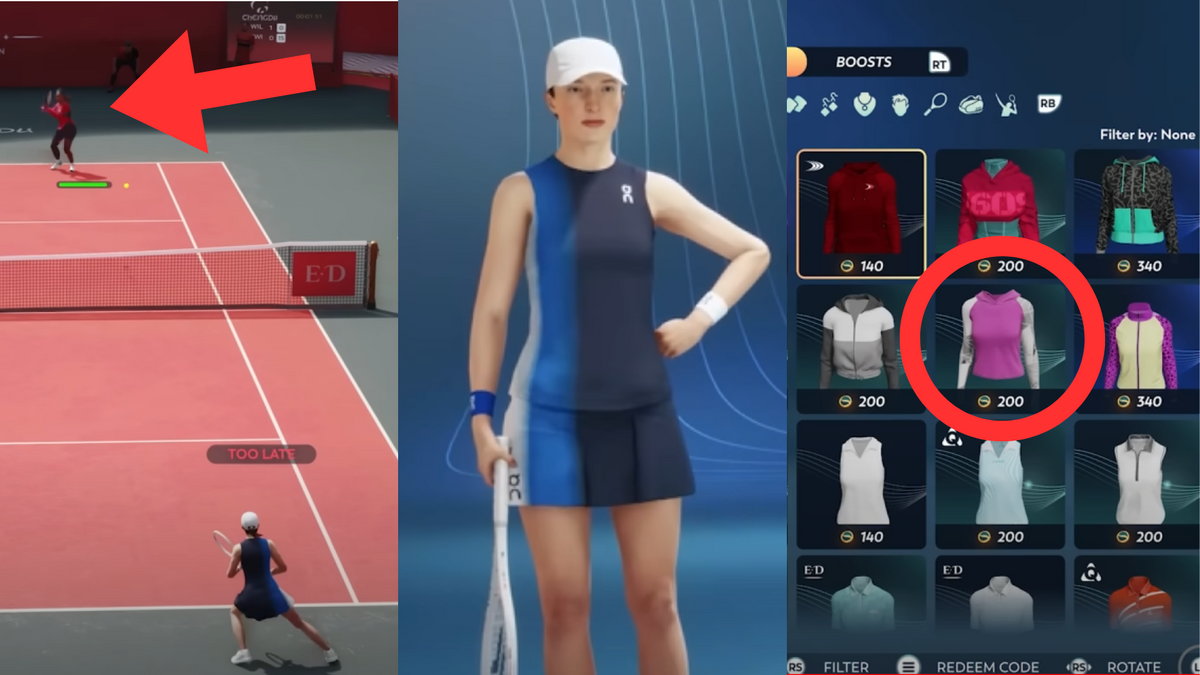
Task: Select the dark red hoodie for 140
Action: point(861,213)
